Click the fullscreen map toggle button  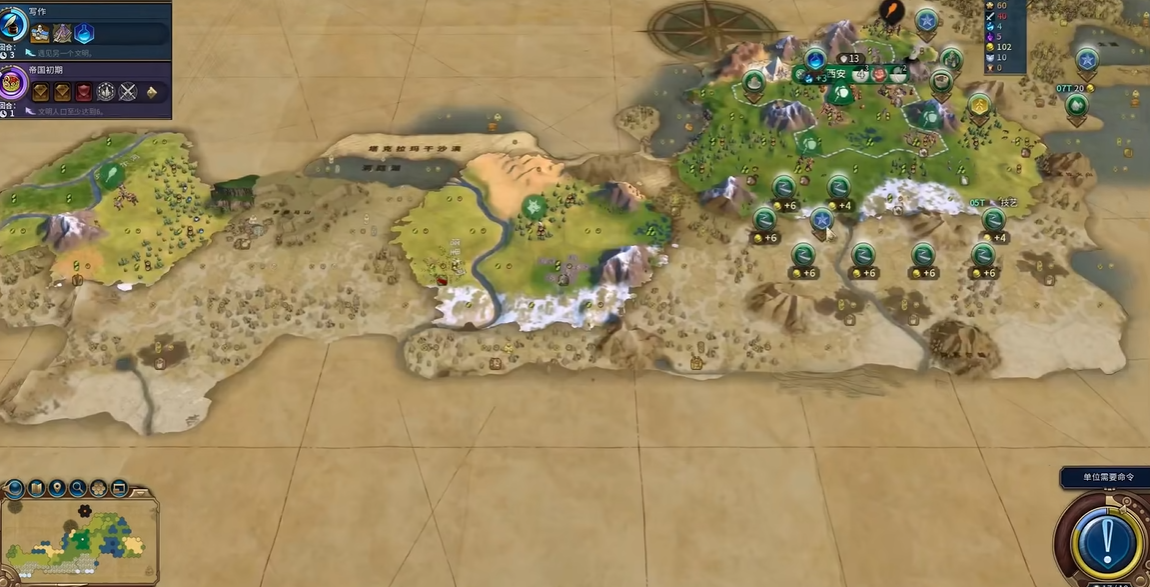[x=120, y=488]
